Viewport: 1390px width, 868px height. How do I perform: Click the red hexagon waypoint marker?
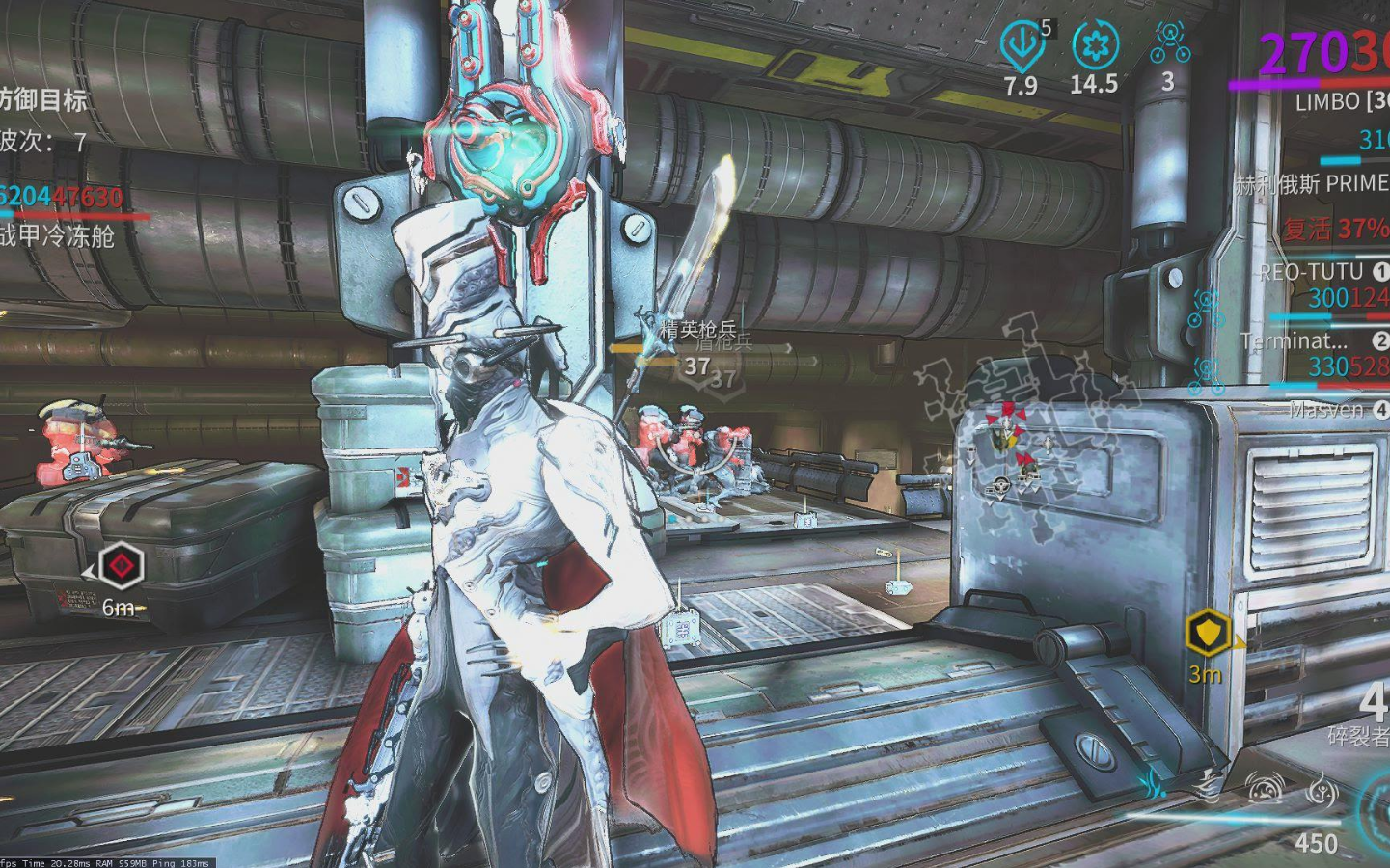click(x=122, y=565)
